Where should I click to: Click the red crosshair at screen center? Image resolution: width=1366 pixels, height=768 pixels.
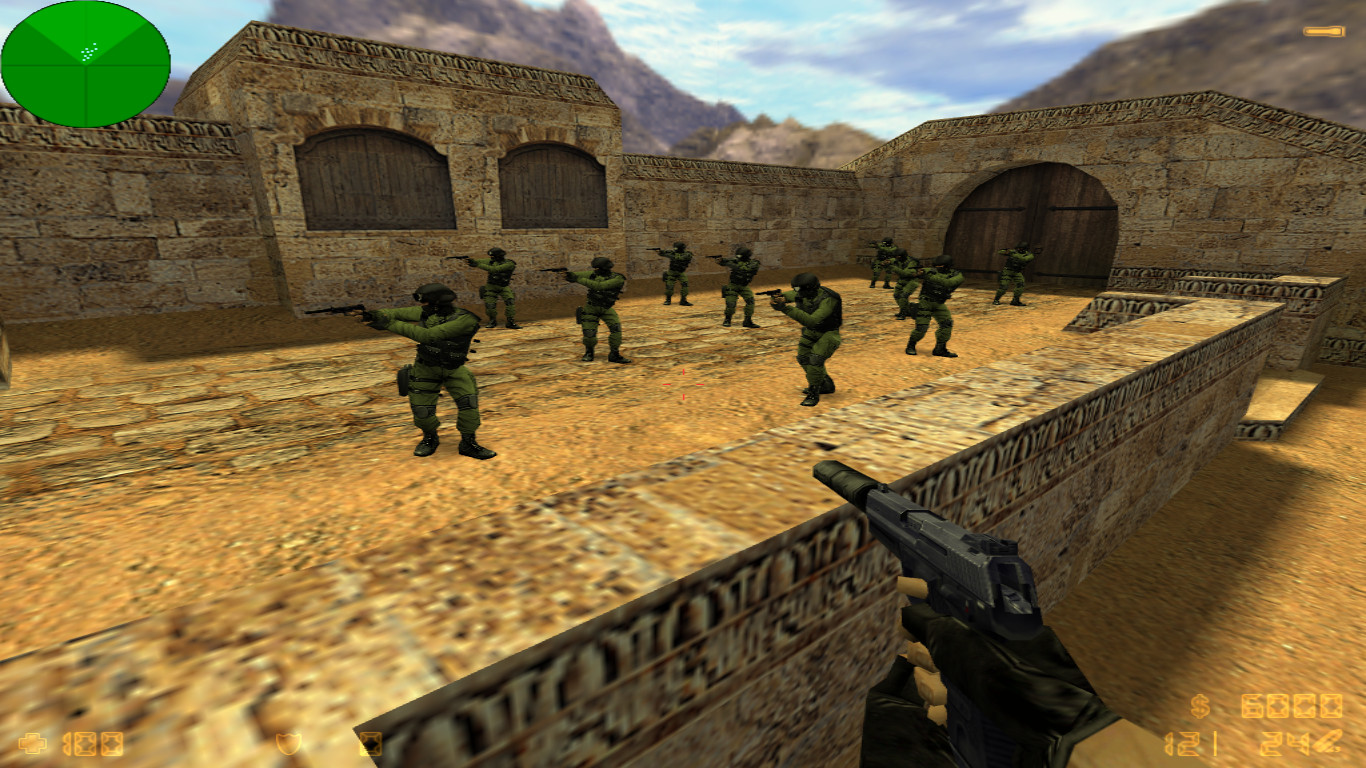click(x=683, y=384)
